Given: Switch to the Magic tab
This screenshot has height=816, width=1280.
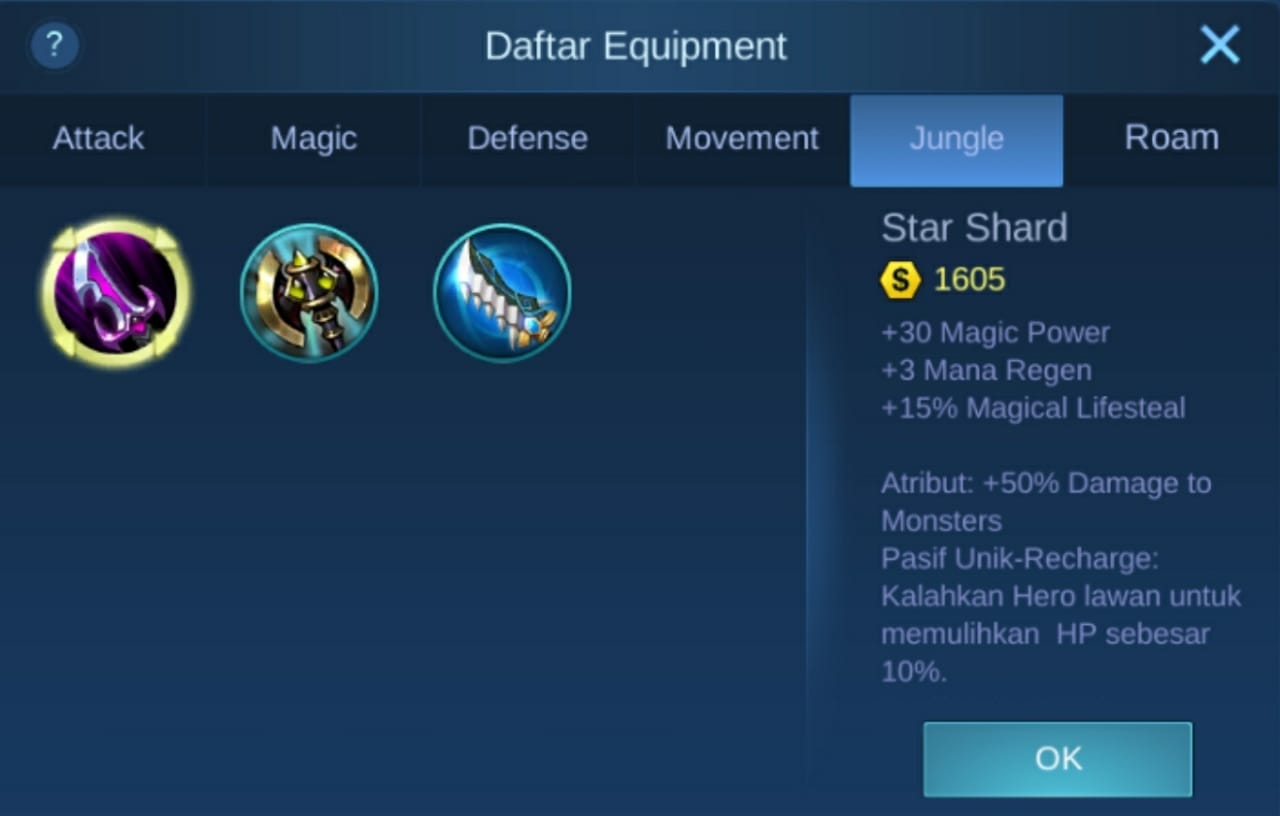Looking at the screenshot, I should tap(312, 139).
